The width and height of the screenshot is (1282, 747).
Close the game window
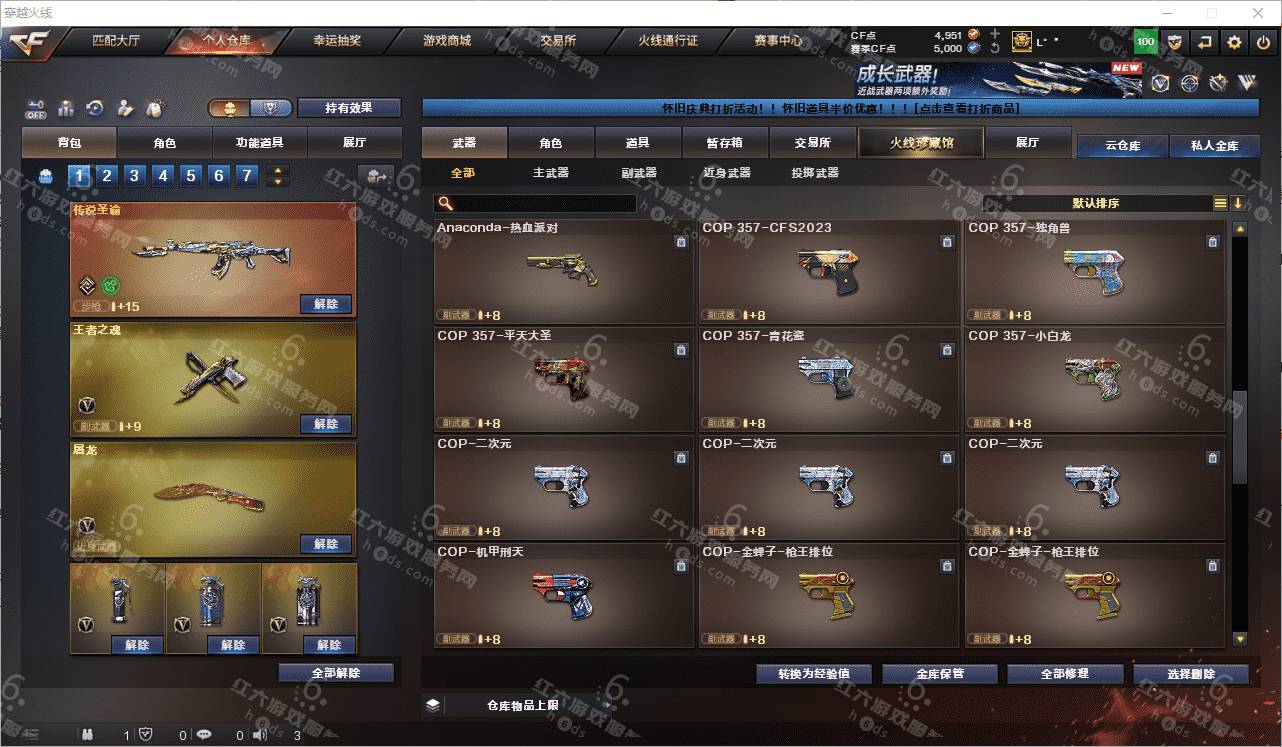(x=1259, y=13)
